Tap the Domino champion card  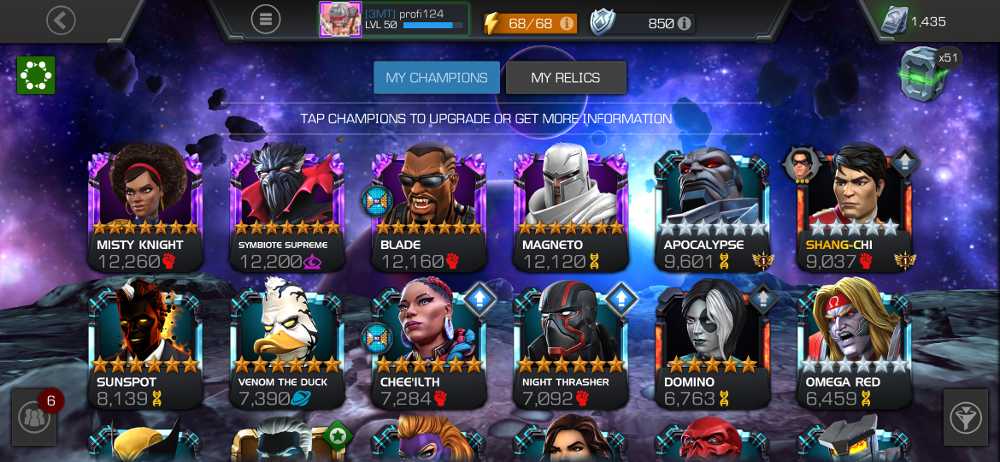coord(713,347)
